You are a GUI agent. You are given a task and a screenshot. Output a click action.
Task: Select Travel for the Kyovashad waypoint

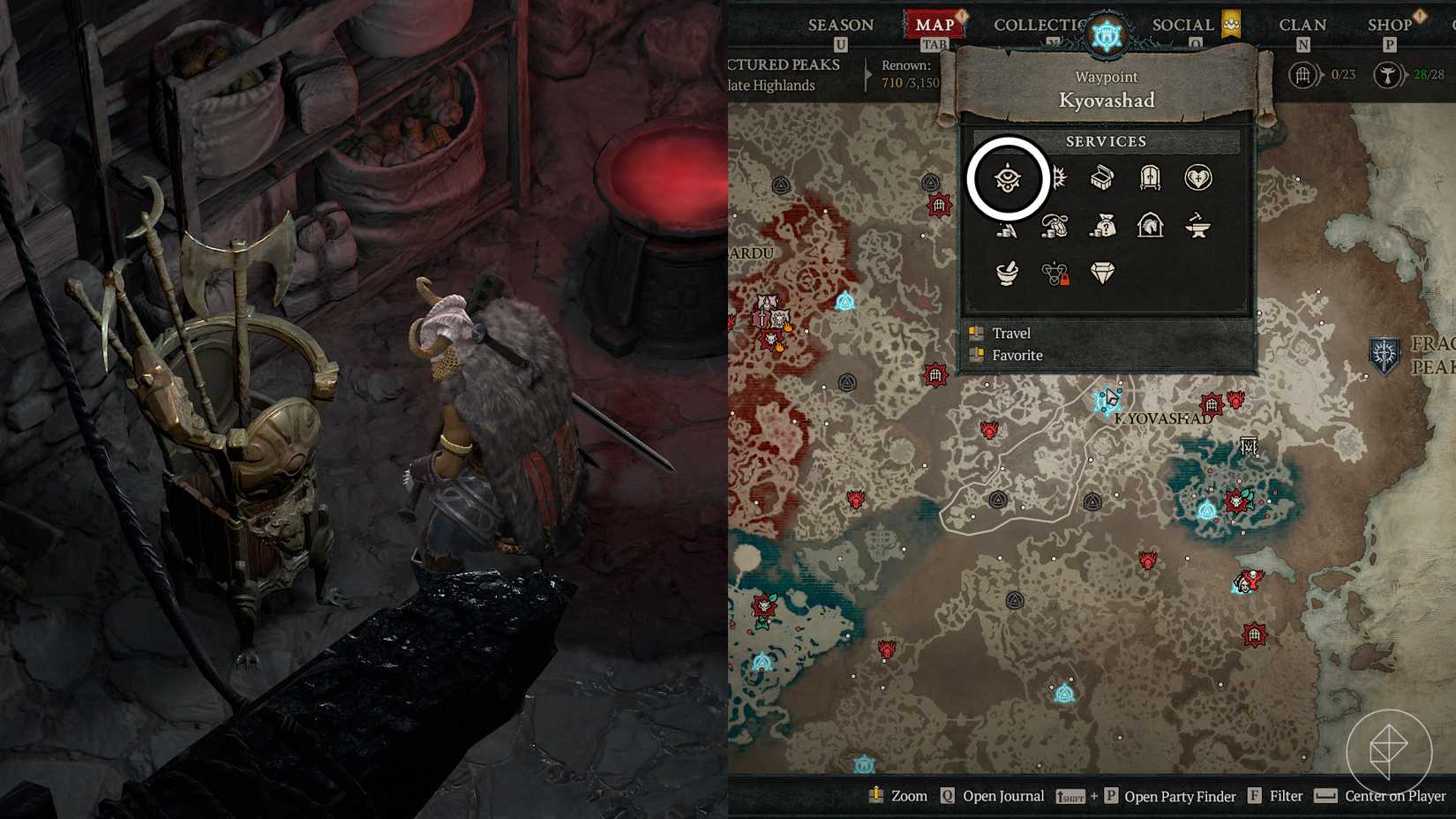point(1012,333)
